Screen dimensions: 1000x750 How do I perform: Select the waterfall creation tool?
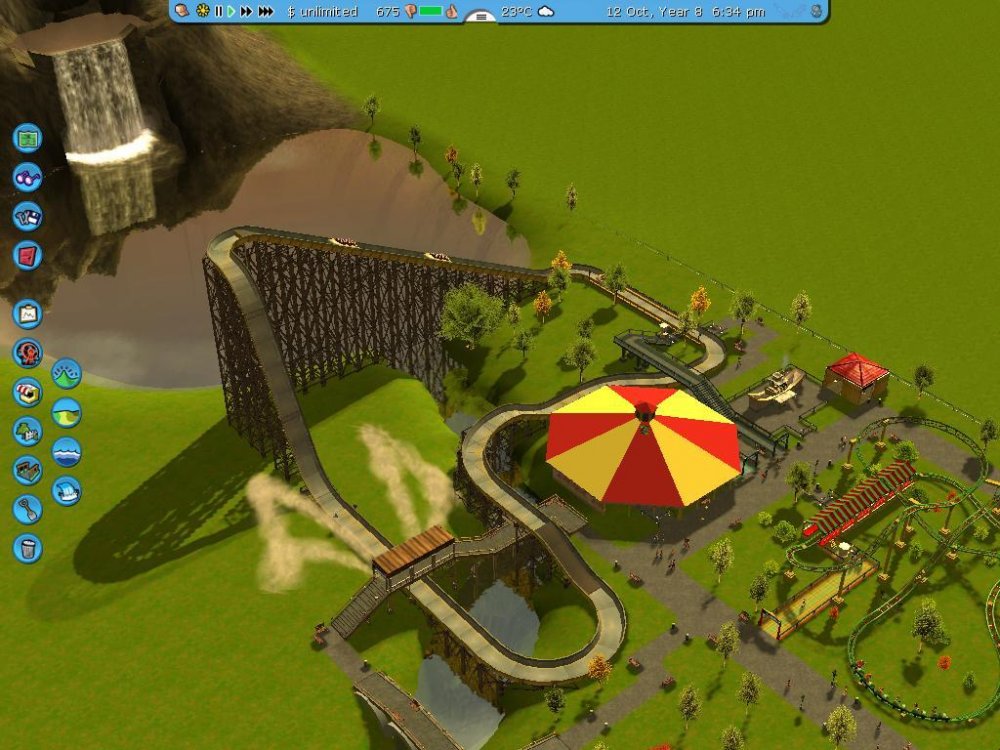[66, 490]
